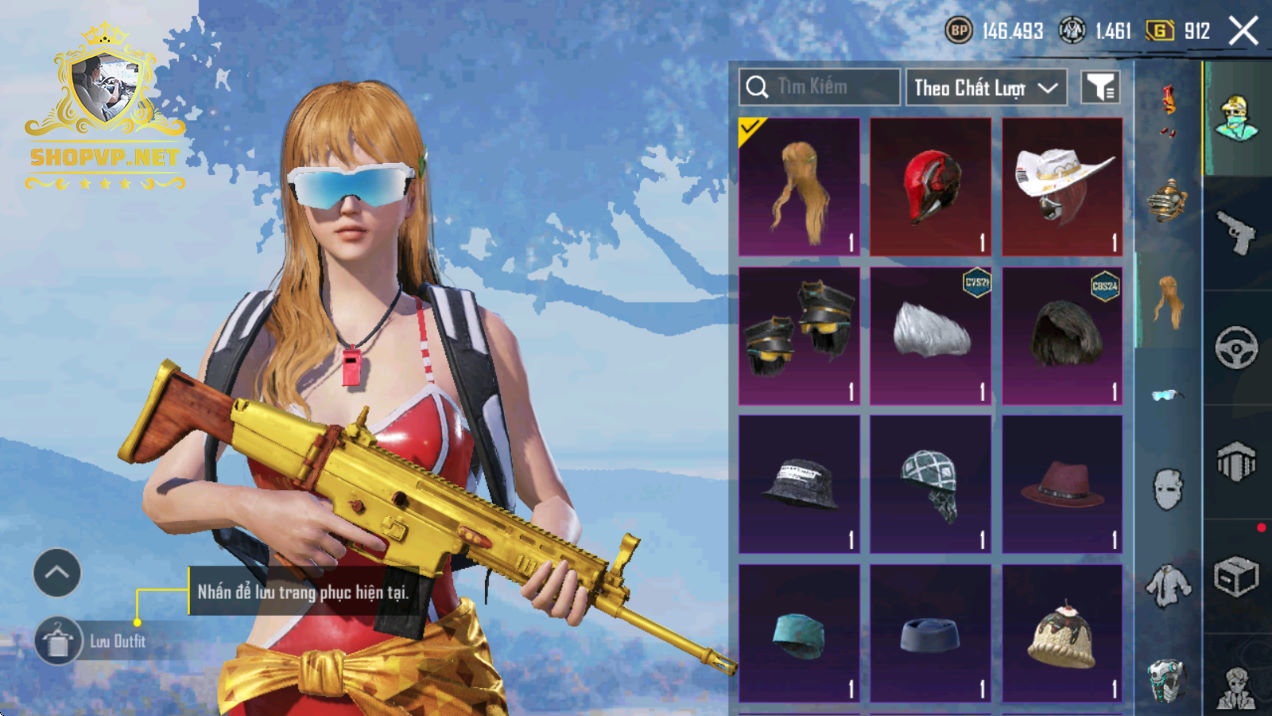Select the blonde long hair item
This screenshot has height=716, width=1272.
coord(799,187)
